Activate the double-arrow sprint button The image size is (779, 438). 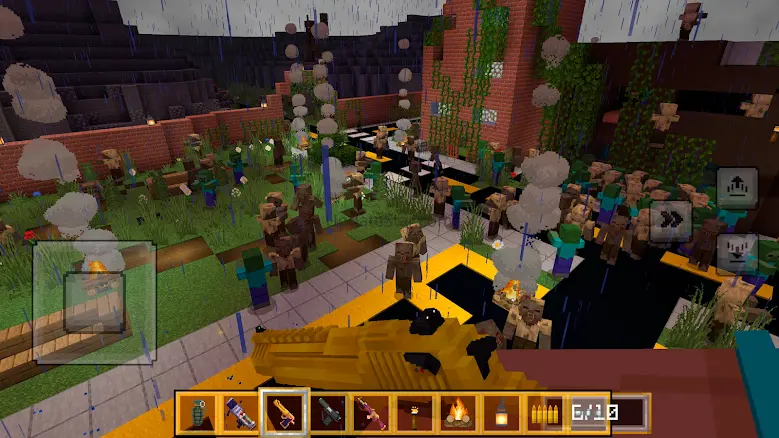[670, 221]
